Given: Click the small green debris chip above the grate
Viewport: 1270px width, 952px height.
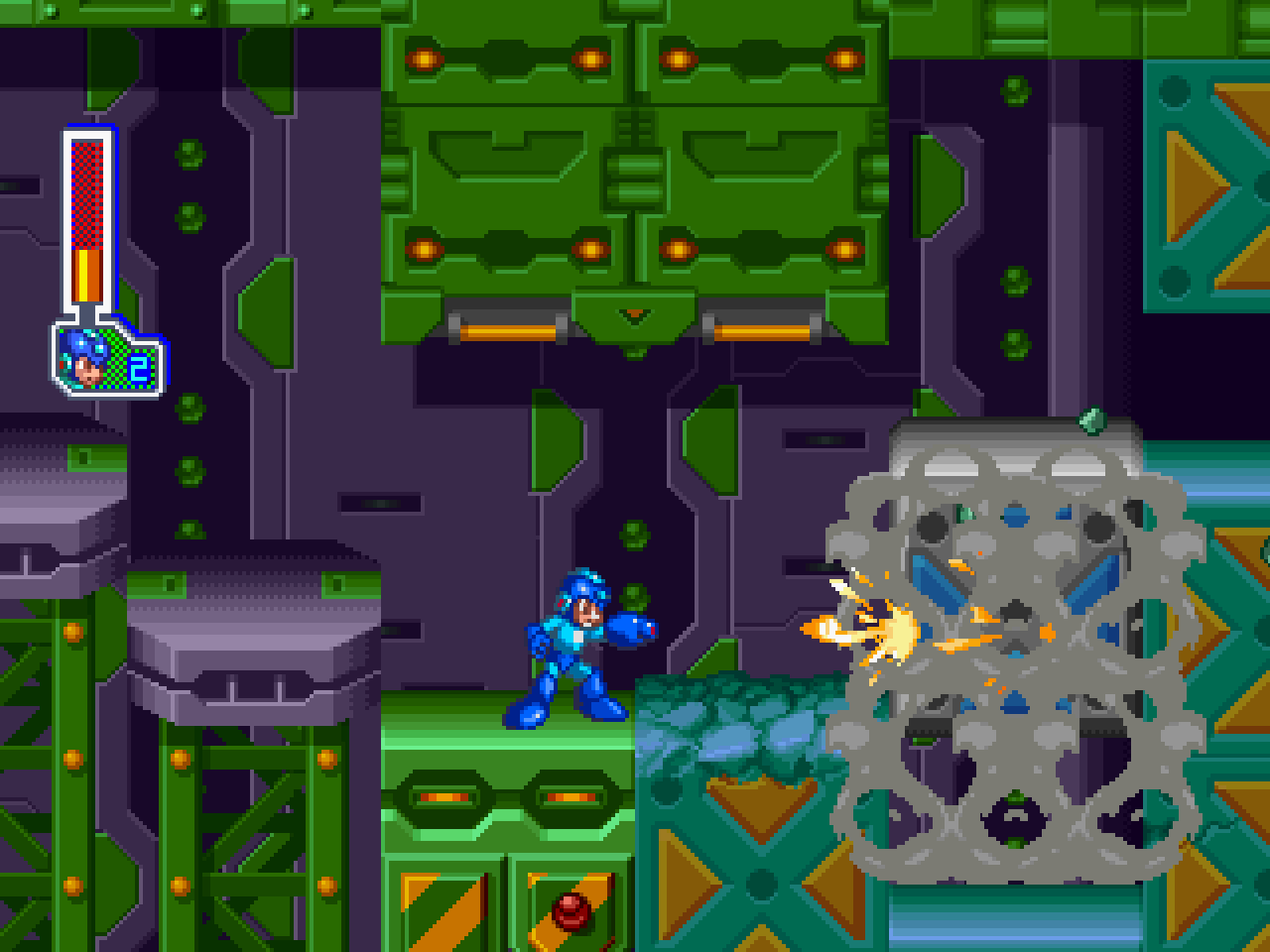Looking at the screenshot, I should [x=1089, y=421].
